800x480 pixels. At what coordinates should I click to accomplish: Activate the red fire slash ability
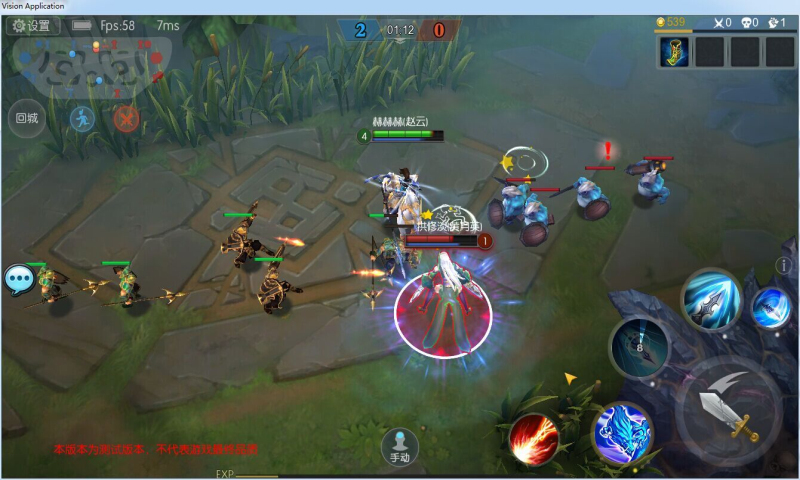coord(533,438)
